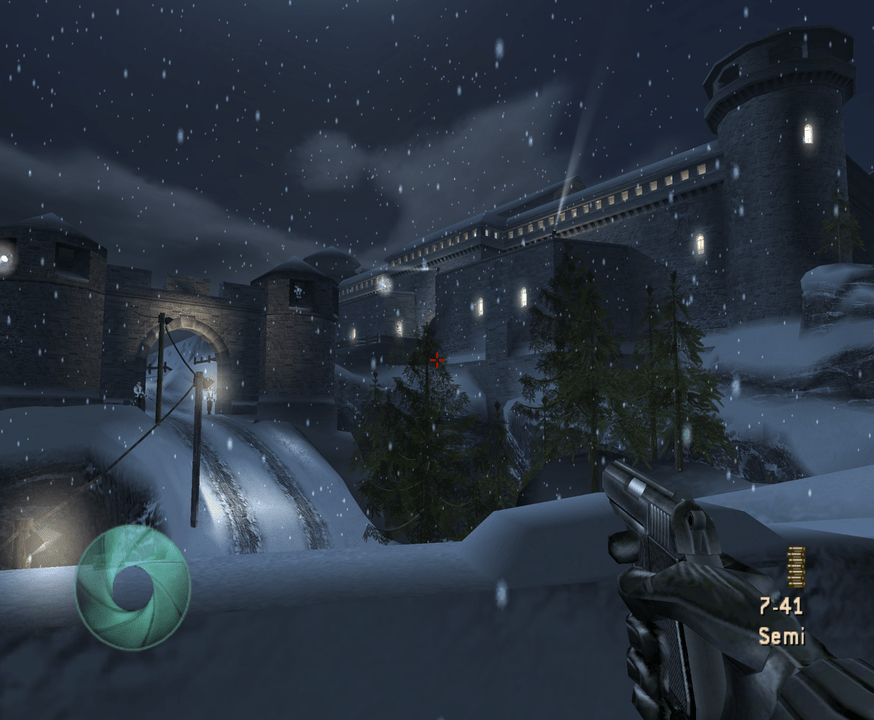This screenshot has width=874, height=720.
Task: Toggle the Semi fire mode indicator
Action: pyautogui.click(x=780, y=635)
